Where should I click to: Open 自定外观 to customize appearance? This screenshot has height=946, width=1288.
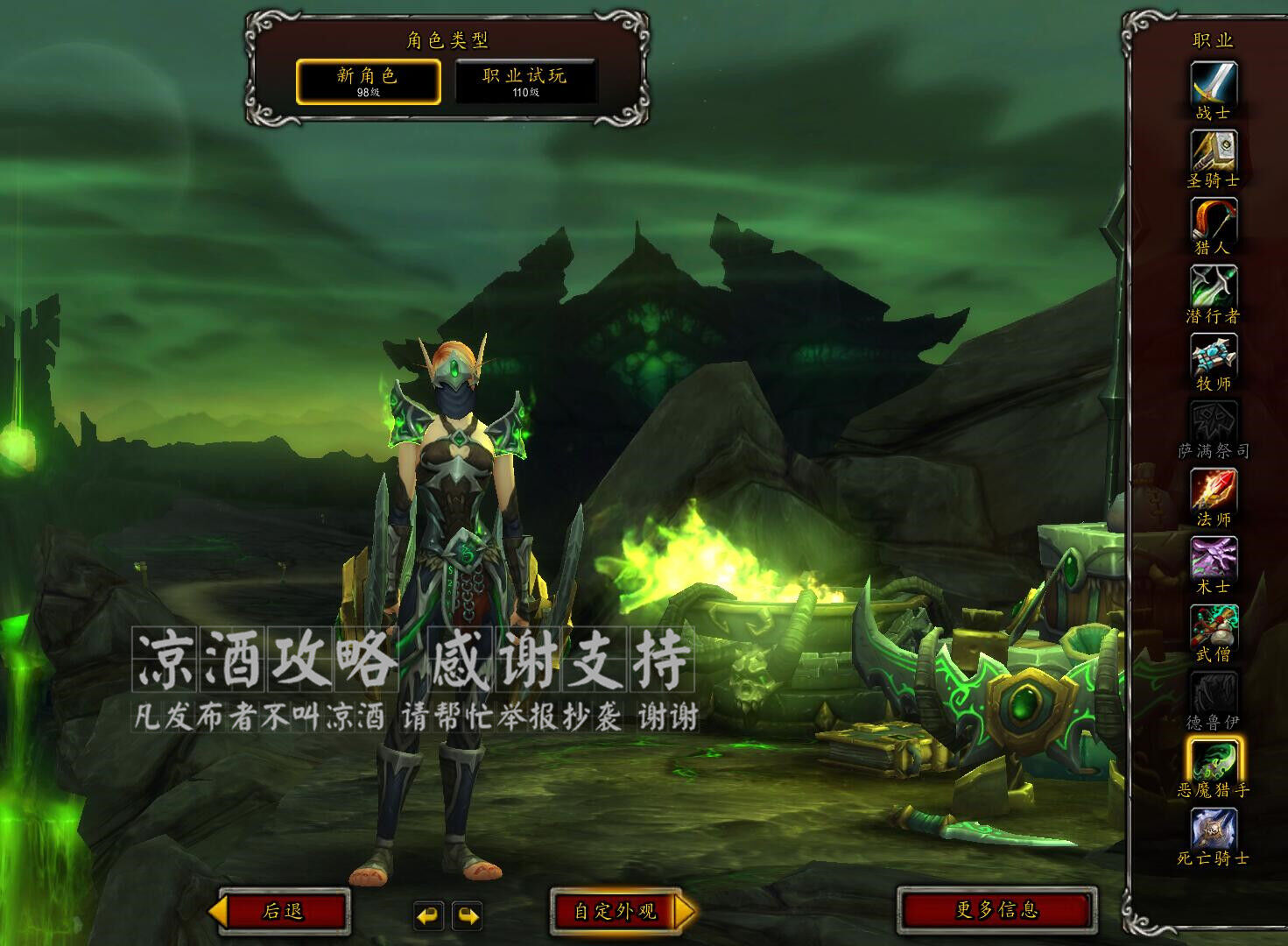tap(616, 911)
